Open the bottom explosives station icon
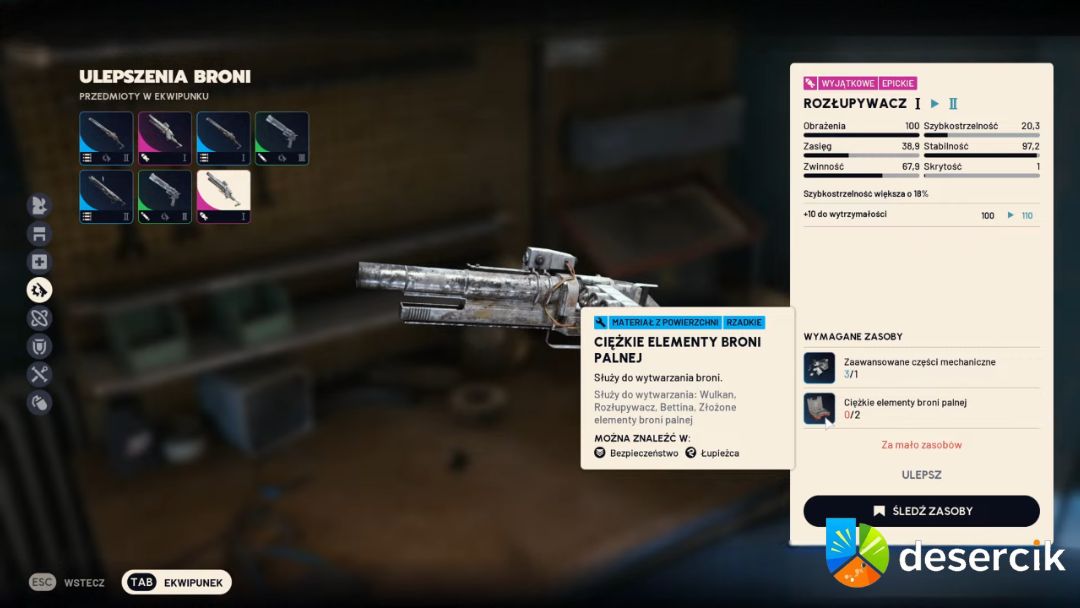The width and height of the screenshot is (1080, 608). [40, 403]
